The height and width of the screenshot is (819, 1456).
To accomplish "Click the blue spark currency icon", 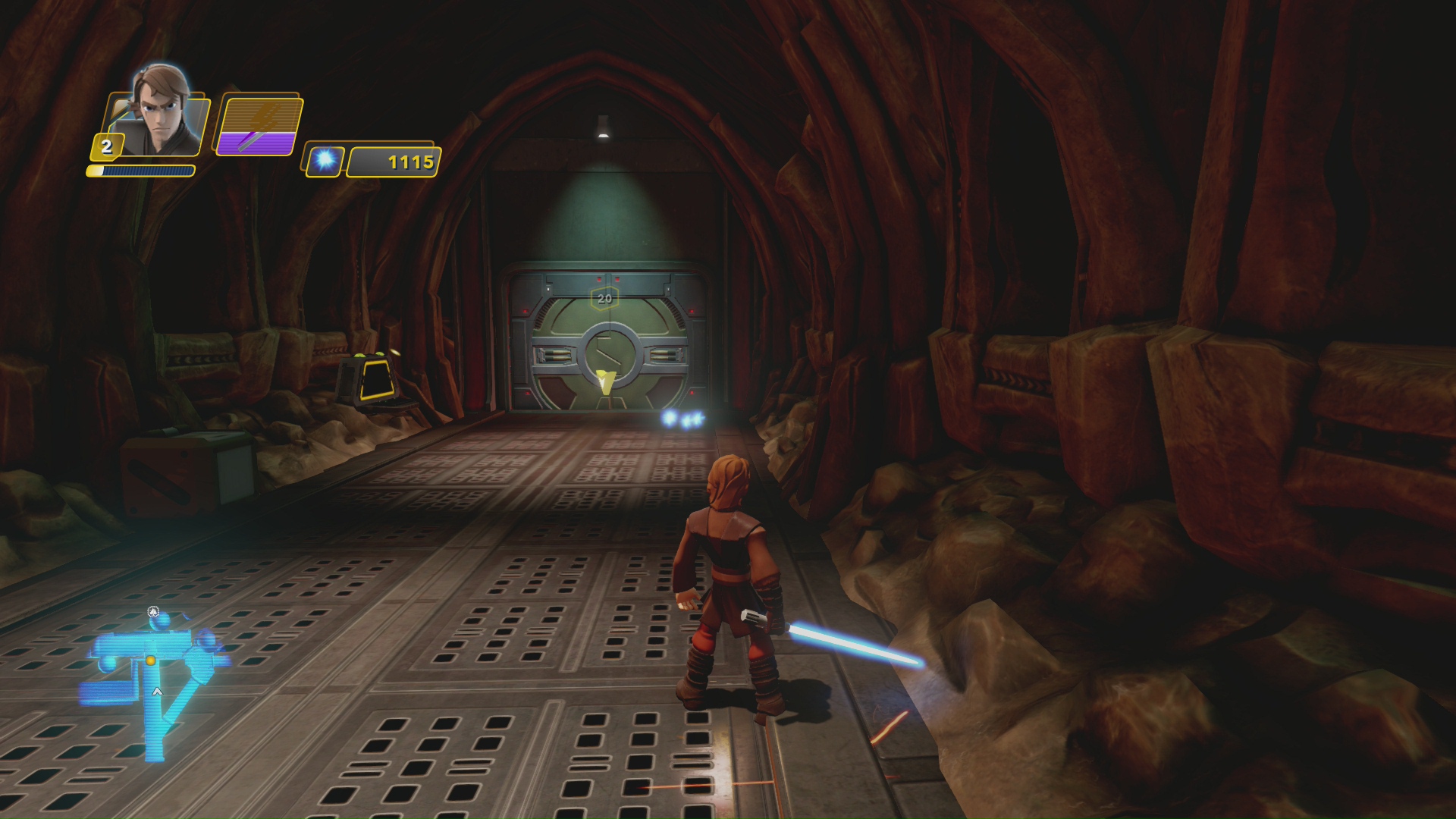I will pos(326,160).
